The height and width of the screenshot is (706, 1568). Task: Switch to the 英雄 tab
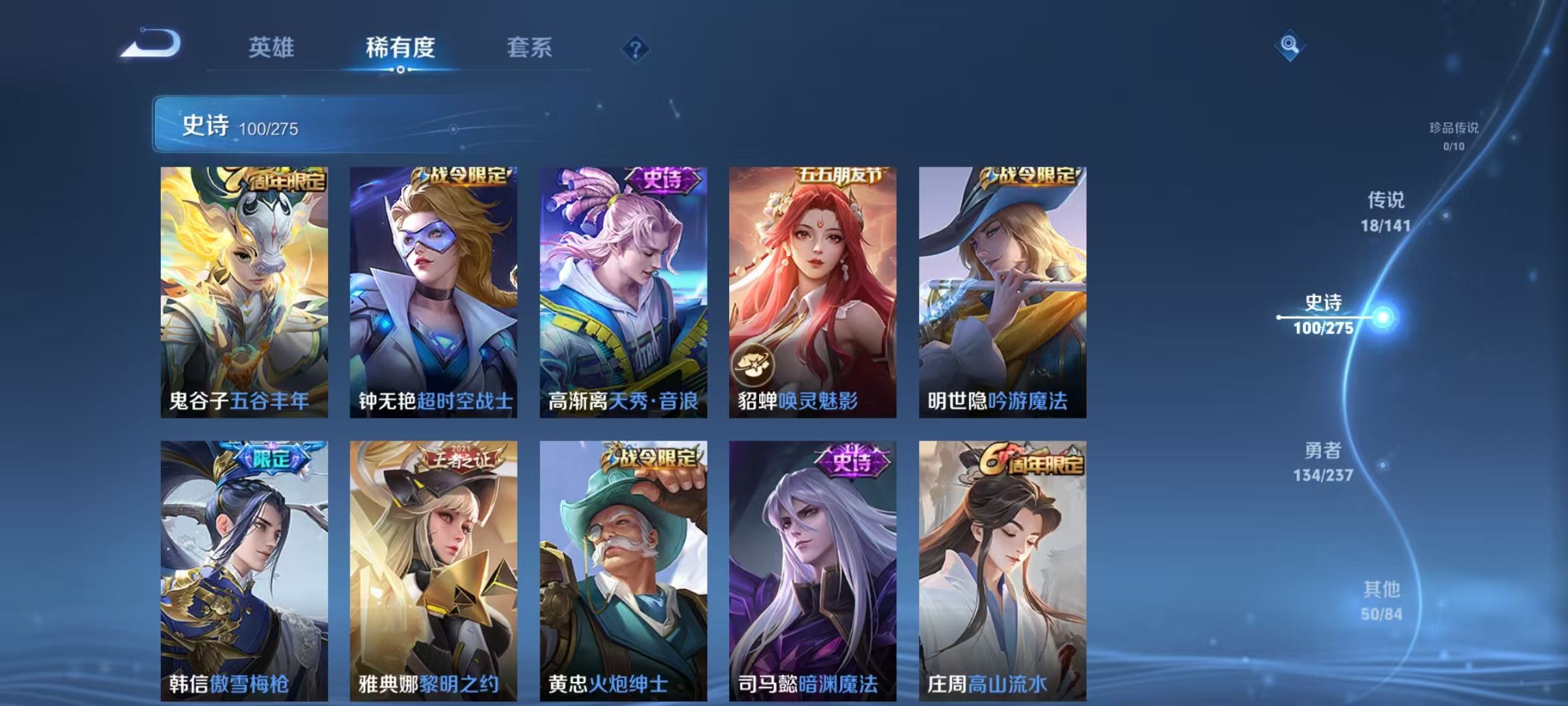271,48
